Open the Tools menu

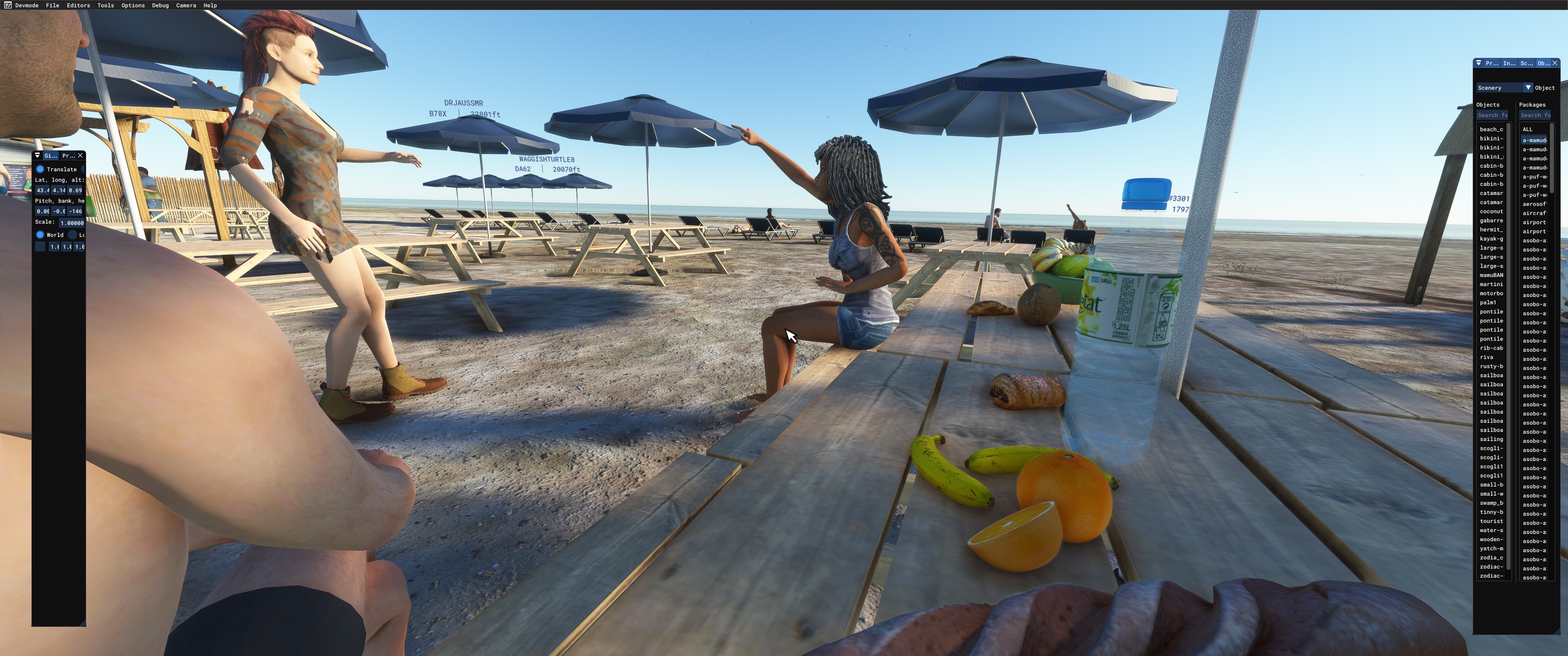coord(105,5)
